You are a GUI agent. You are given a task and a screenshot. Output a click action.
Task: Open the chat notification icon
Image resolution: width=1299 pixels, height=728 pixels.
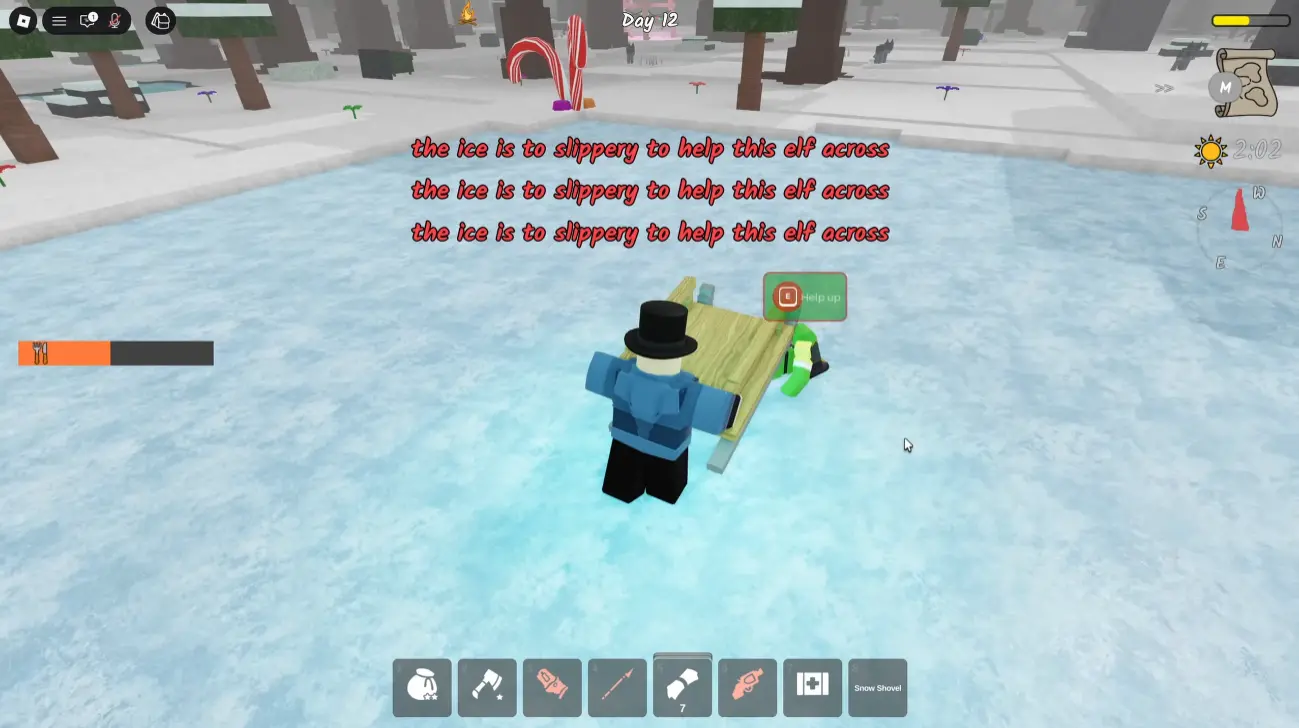[88, 20]
